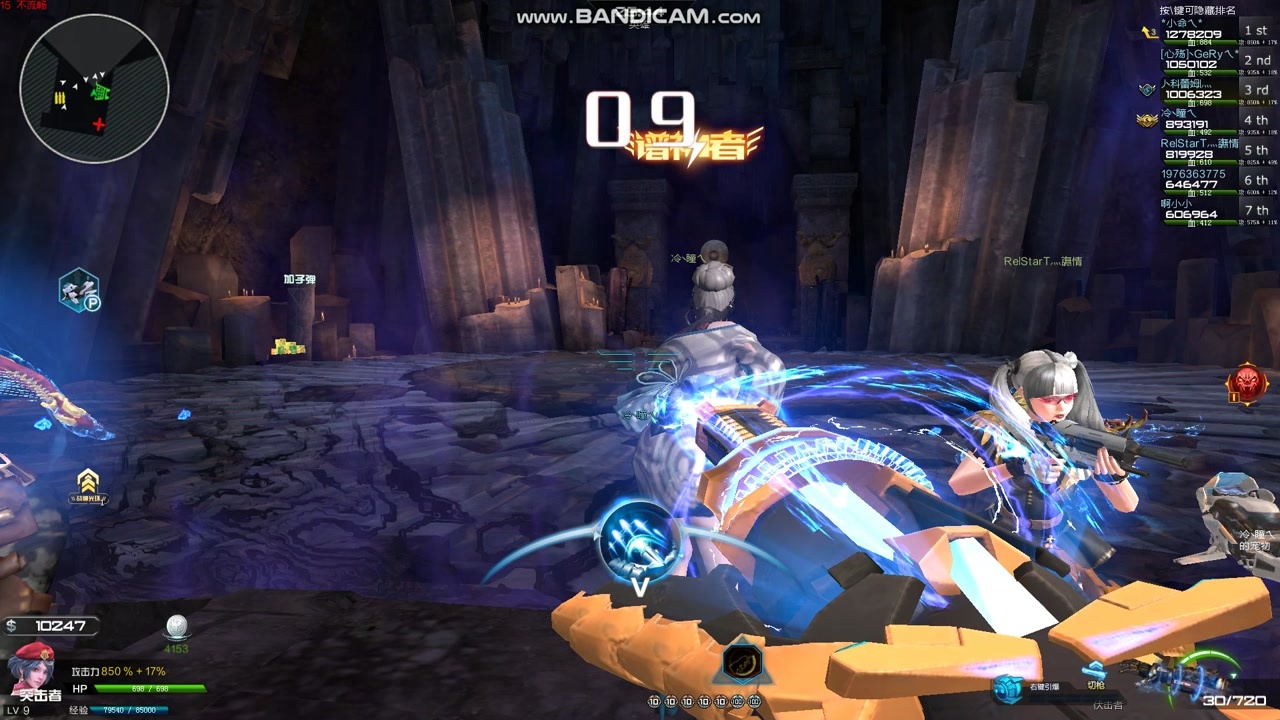1280x720 pixels.
Task: Click the 切枪 weapon switch icon
Action: [1095, 672]
